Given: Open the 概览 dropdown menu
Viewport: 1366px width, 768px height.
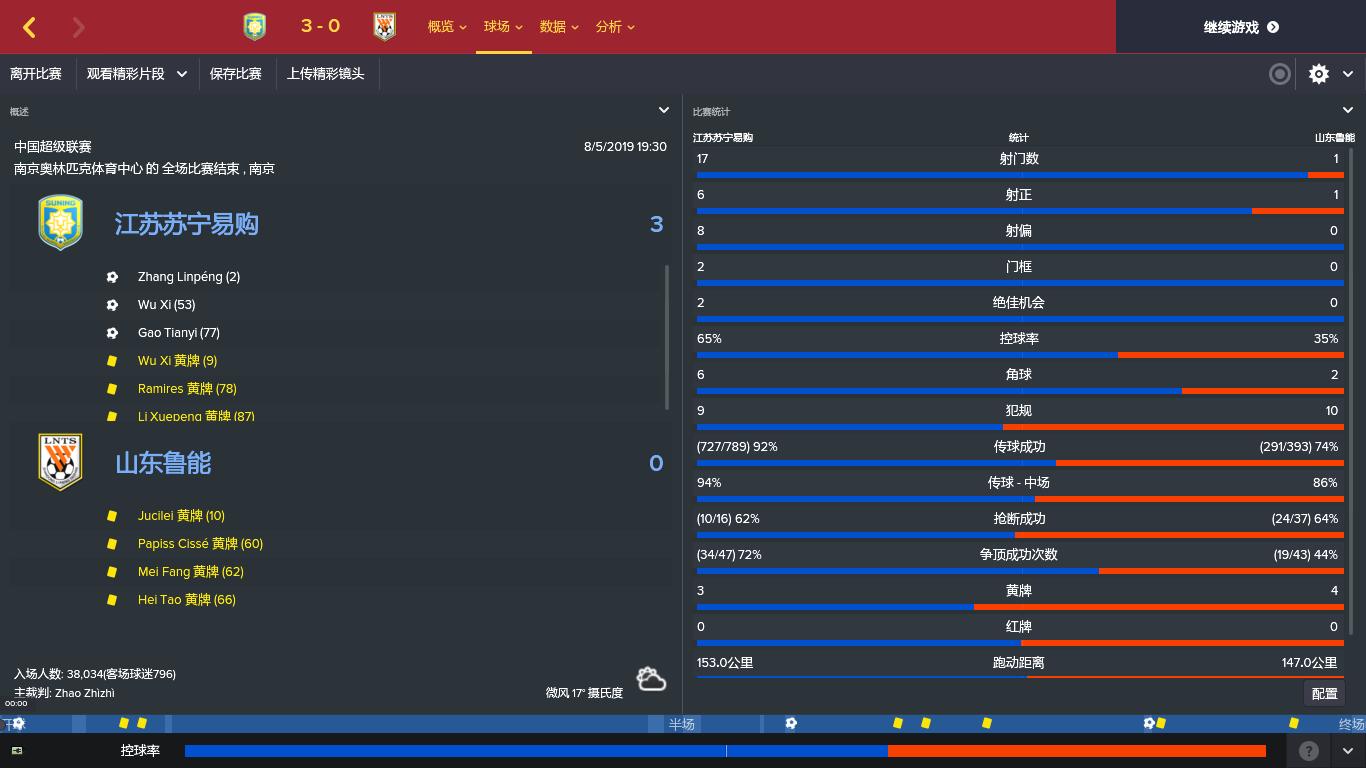Looking at the screenshot, I should (446, 27).
